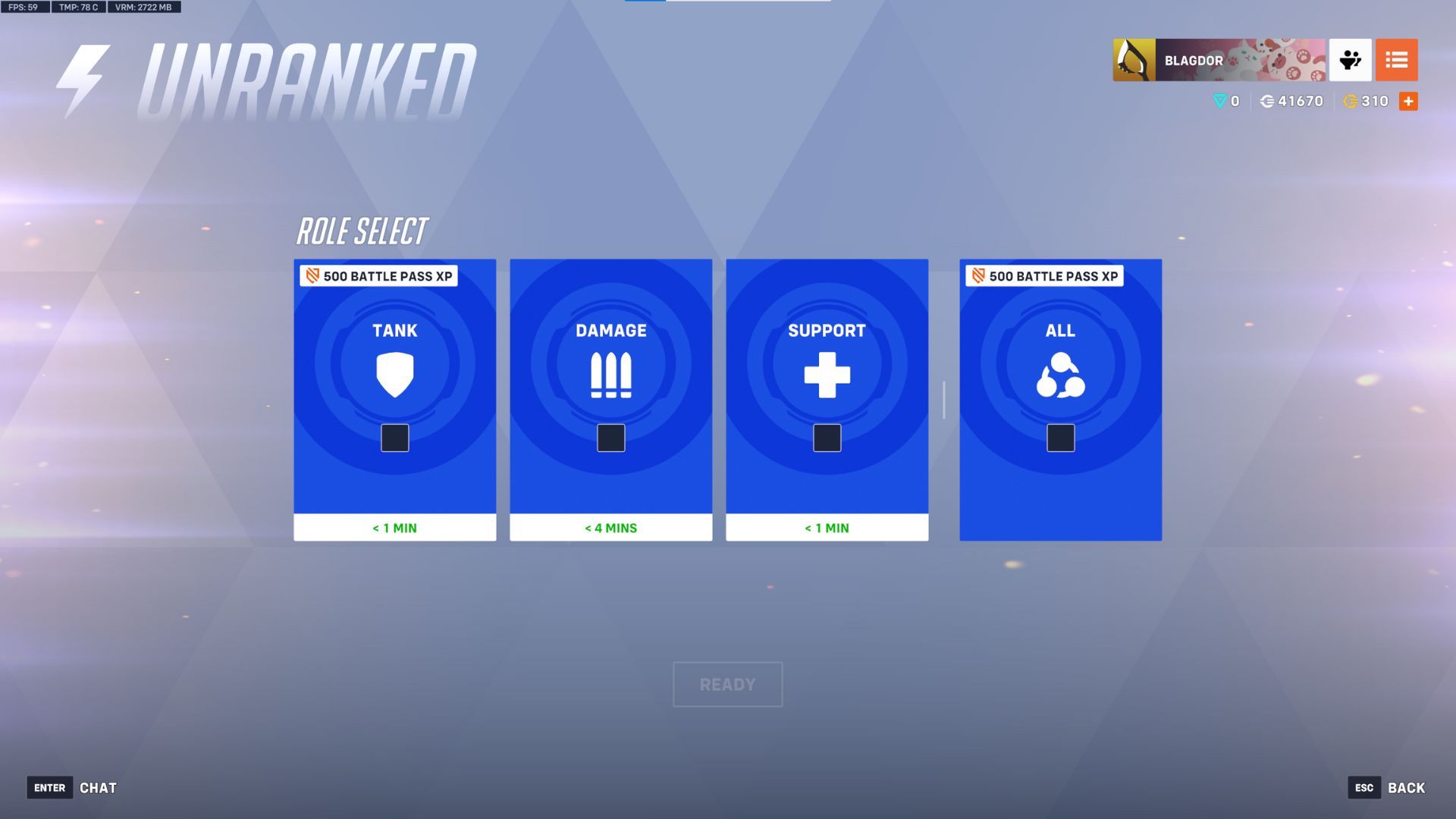
Task: Select the Support role cross icon
Action: coord(827,375)
